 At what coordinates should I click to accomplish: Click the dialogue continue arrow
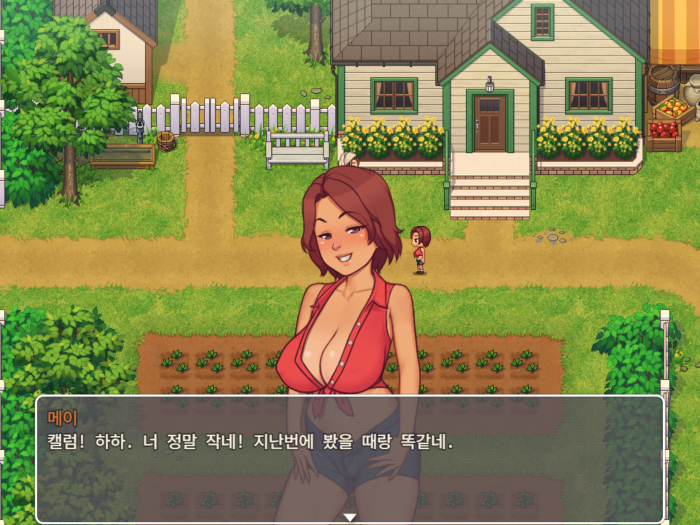[350, 516]
